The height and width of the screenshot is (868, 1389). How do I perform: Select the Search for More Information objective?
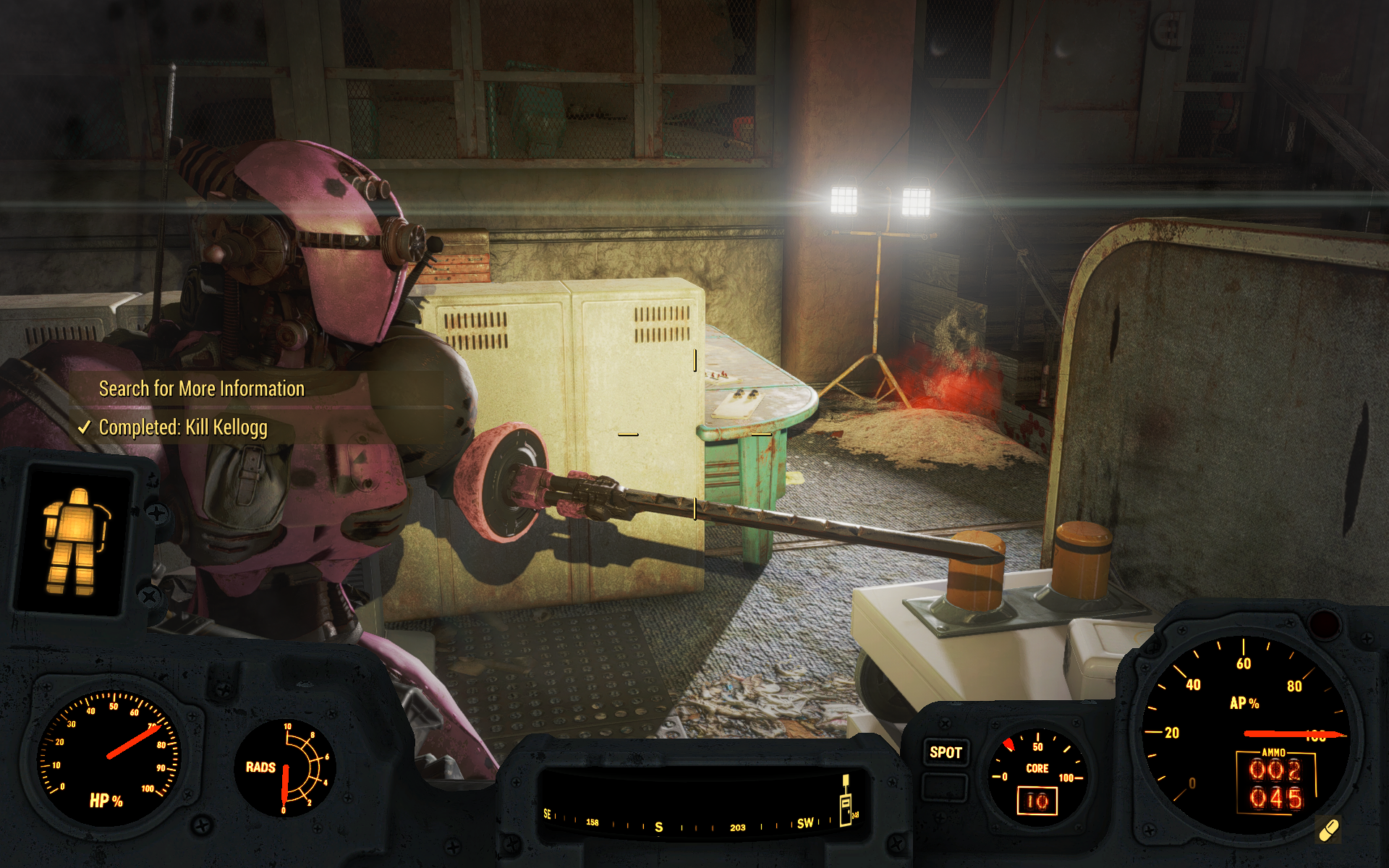click(x=201, y=389)
